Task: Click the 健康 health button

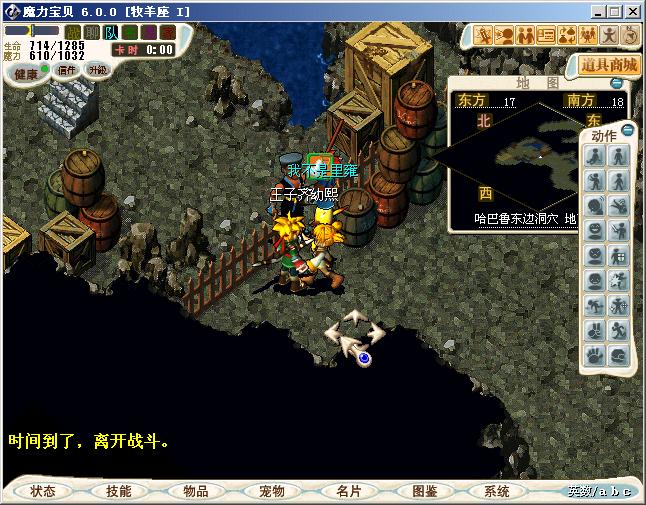Action: (26, 73)
